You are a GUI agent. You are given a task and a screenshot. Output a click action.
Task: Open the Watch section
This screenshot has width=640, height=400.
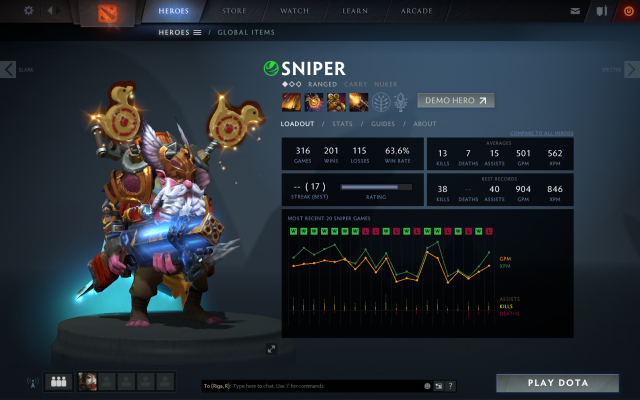294,12
